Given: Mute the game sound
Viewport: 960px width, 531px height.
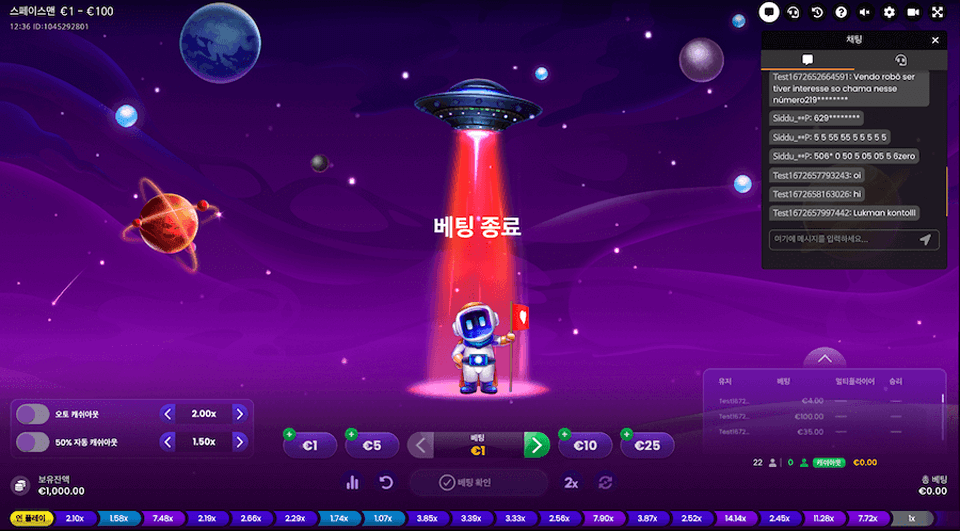Looking at the screenshot, I should pos(865,12).
